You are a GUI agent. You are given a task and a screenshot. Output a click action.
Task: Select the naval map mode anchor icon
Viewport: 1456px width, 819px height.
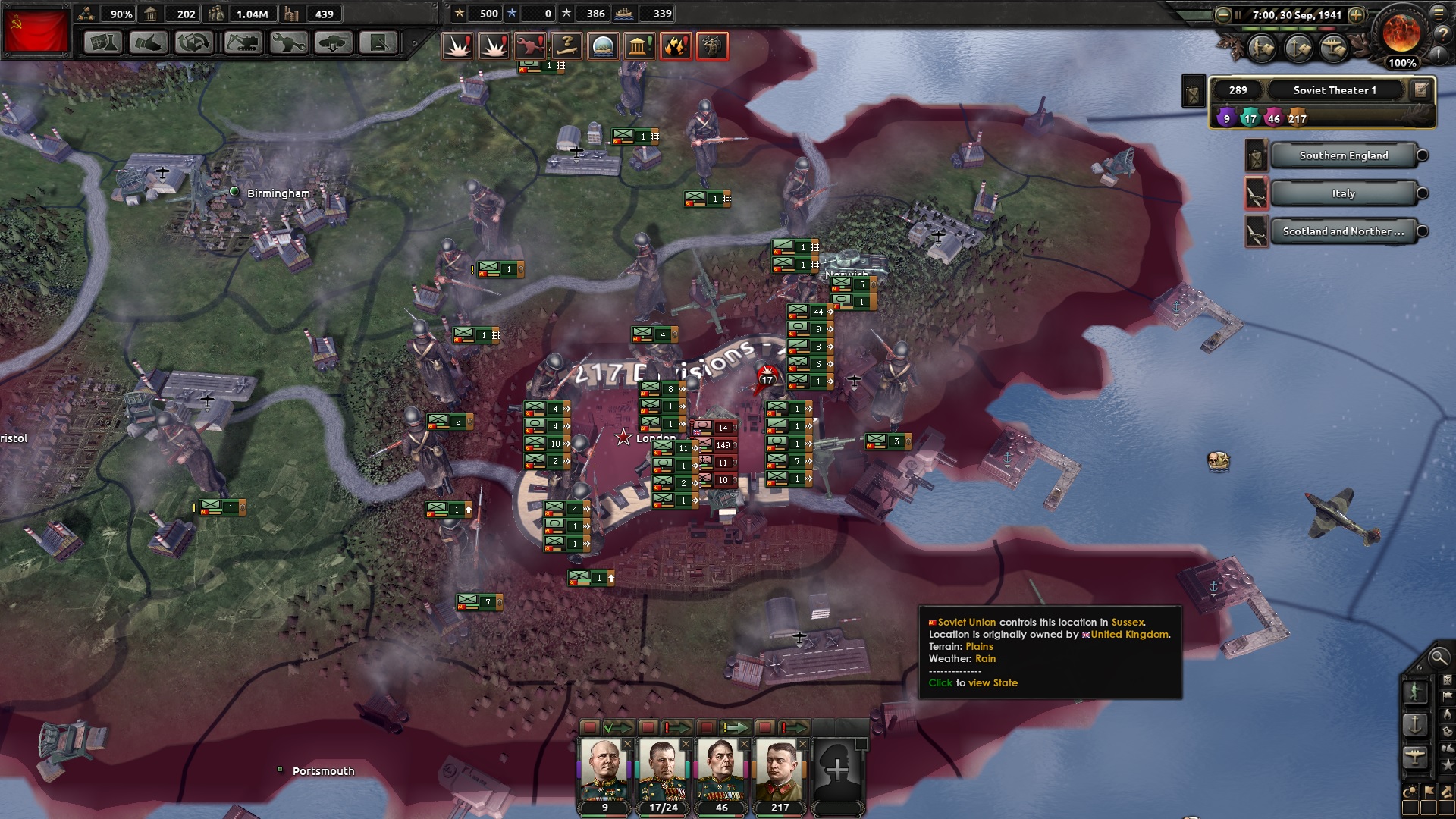pyautogui.click(x=1416, y=726)
